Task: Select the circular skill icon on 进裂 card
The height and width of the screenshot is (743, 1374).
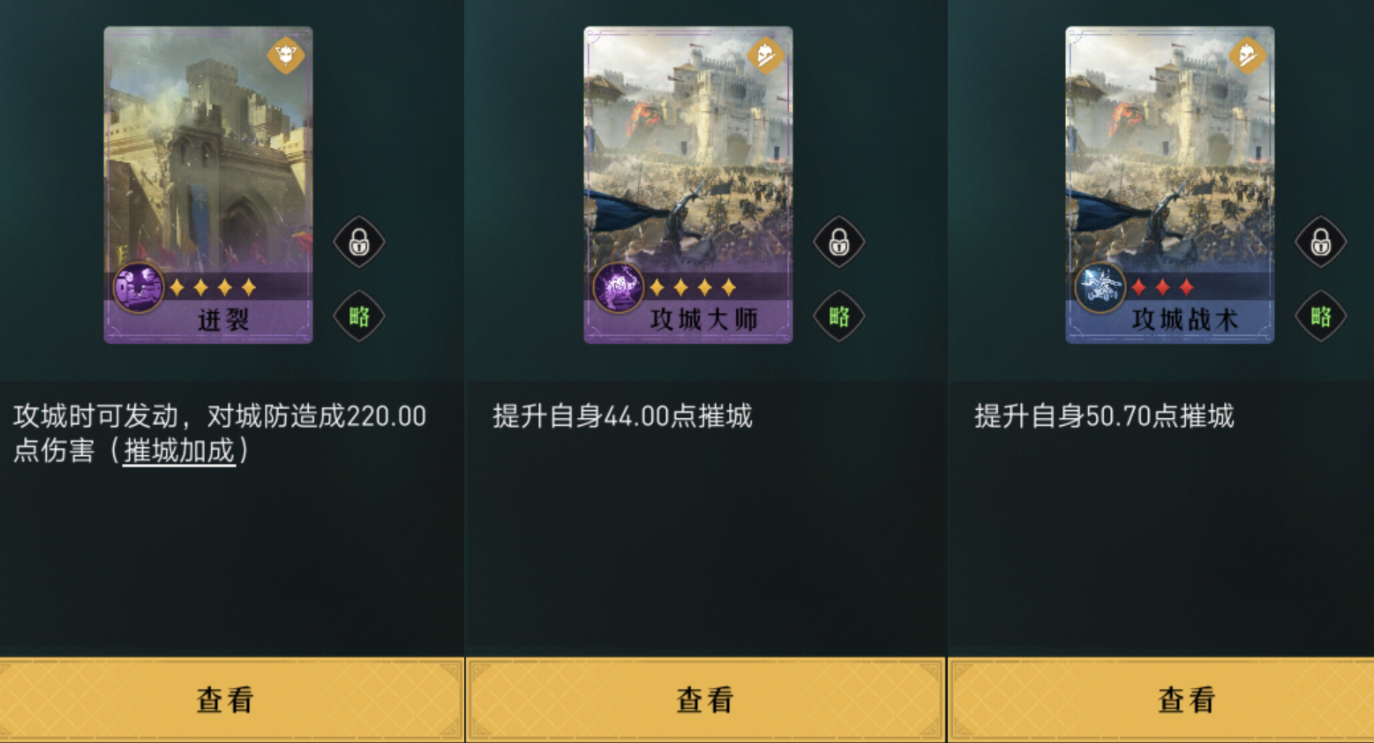Action: pos(139,287)
